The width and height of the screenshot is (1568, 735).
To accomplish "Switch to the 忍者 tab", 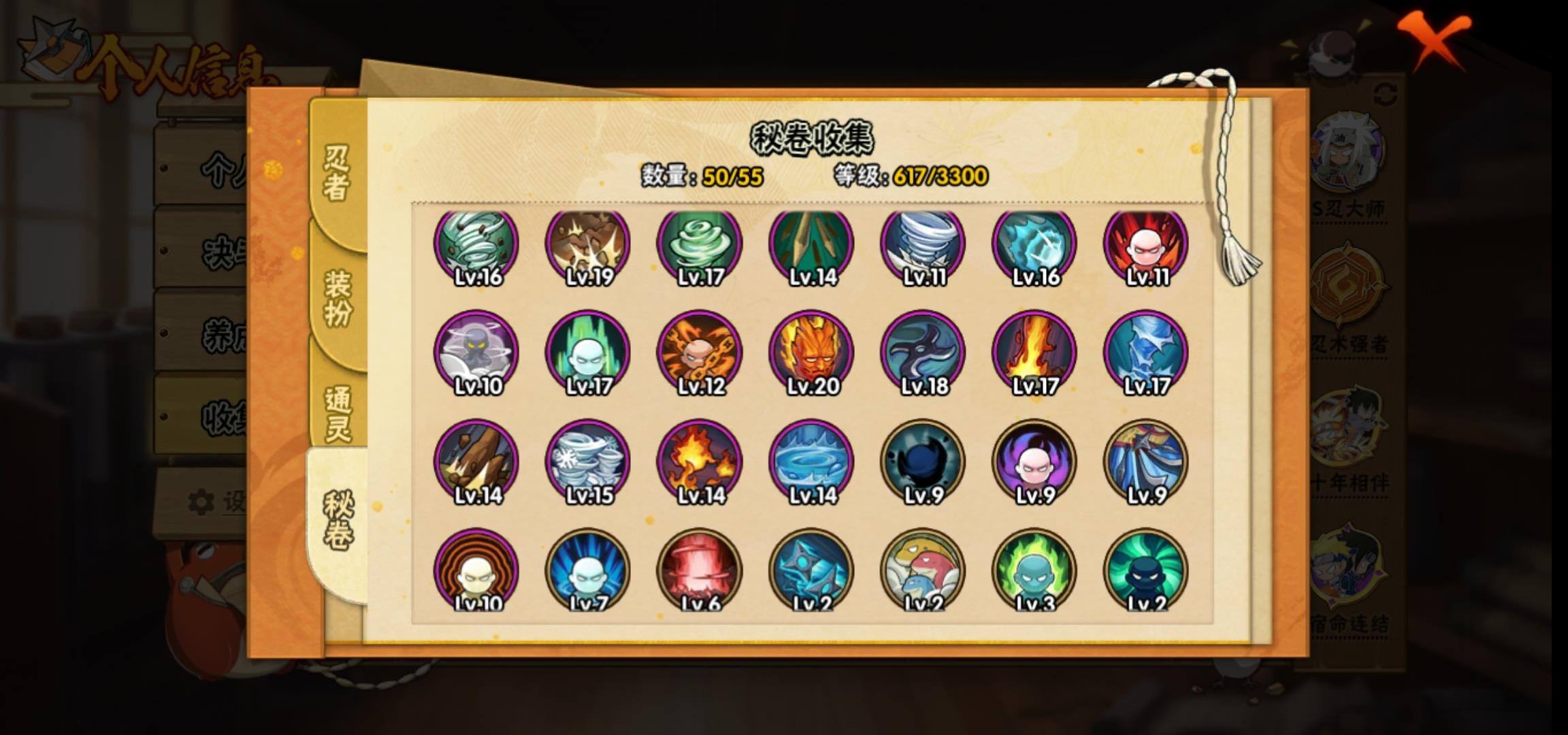I will click(x=337, y=174).
